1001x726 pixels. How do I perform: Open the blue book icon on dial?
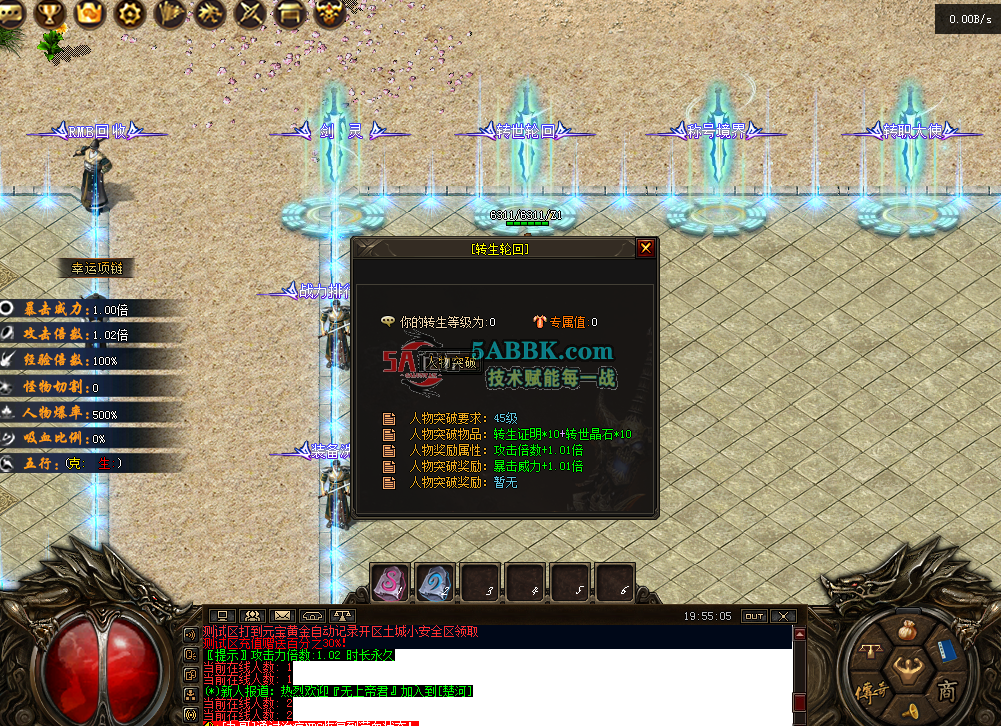click(947, 649)
